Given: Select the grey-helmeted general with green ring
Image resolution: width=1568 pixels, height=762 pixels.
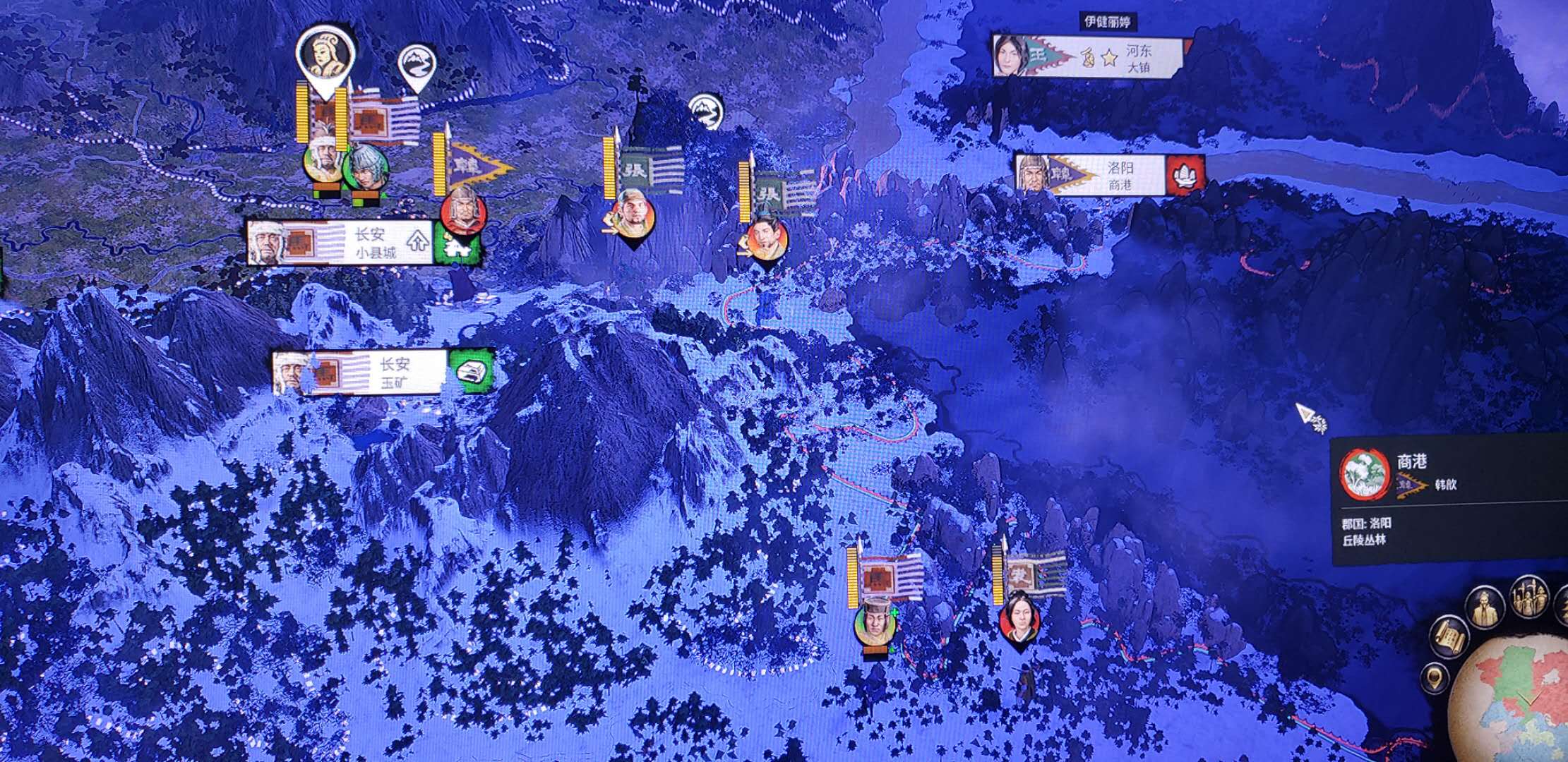Looking at the screenshot, I should (x=365, y=168).
